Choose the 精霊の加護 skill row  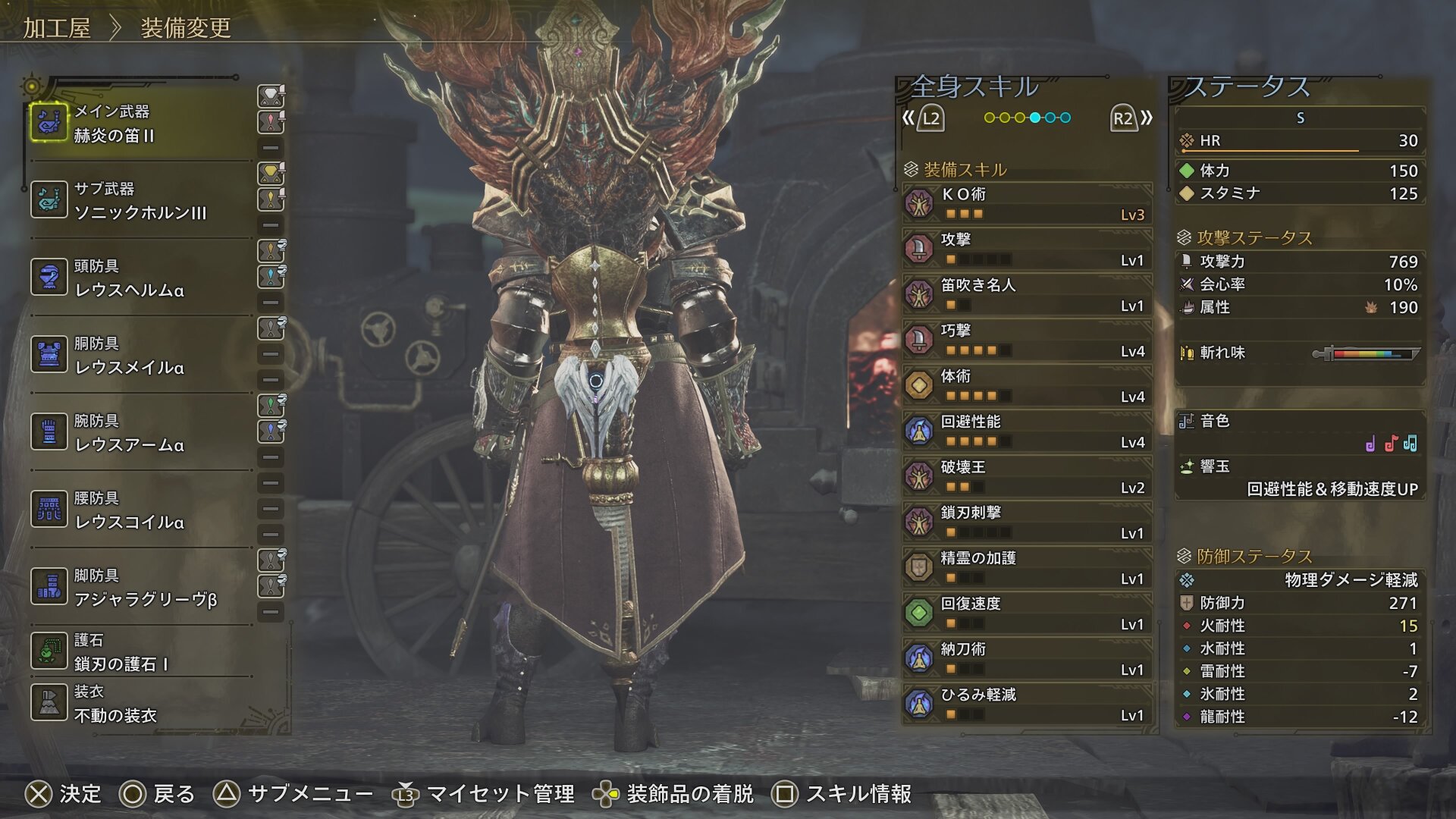(x=1028, y=567)
